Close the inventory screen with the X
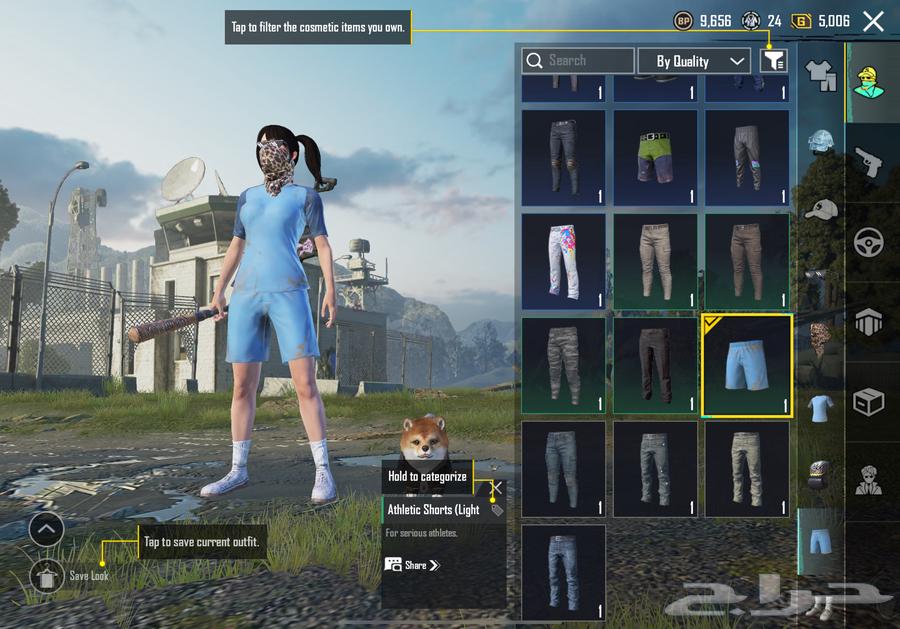Screen dimensions: 900x629 pyautogui.click(x=873, y=21)
